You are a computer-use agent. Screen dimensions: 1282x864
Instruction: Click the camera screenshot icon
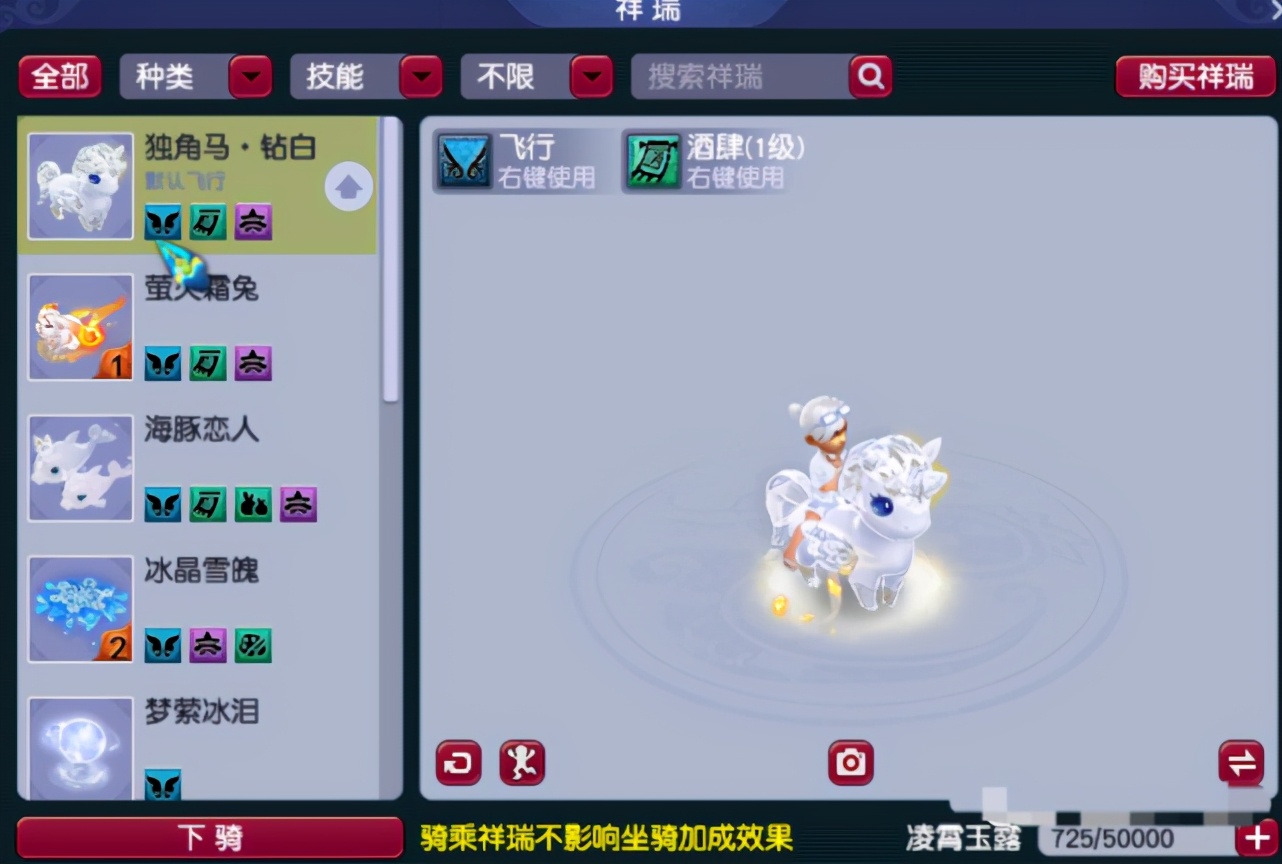click(x=849, y=762)
